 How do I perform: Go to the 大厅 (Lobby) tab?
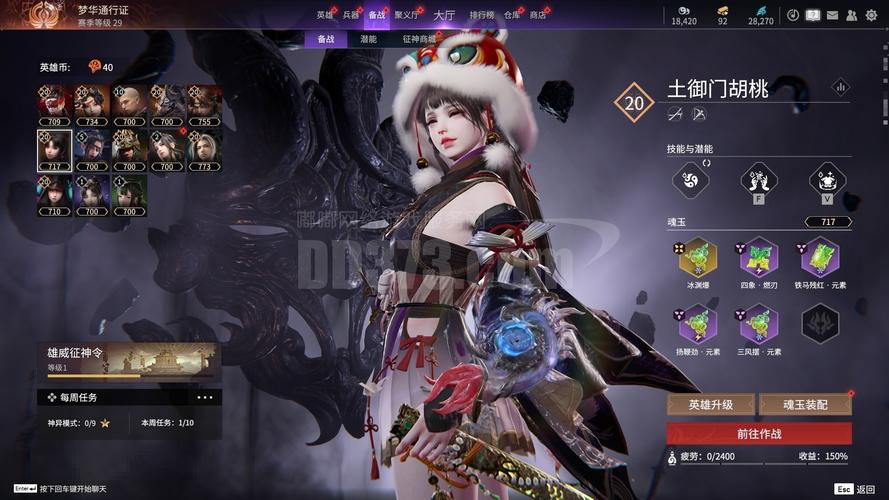[x=444, y=15]
